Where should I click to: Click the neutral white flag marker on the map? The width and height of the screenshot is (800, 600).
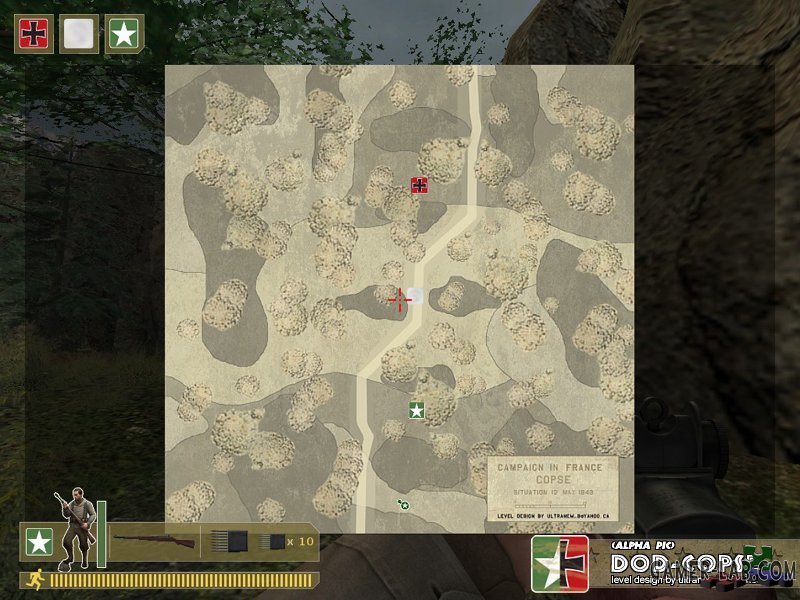416,296
